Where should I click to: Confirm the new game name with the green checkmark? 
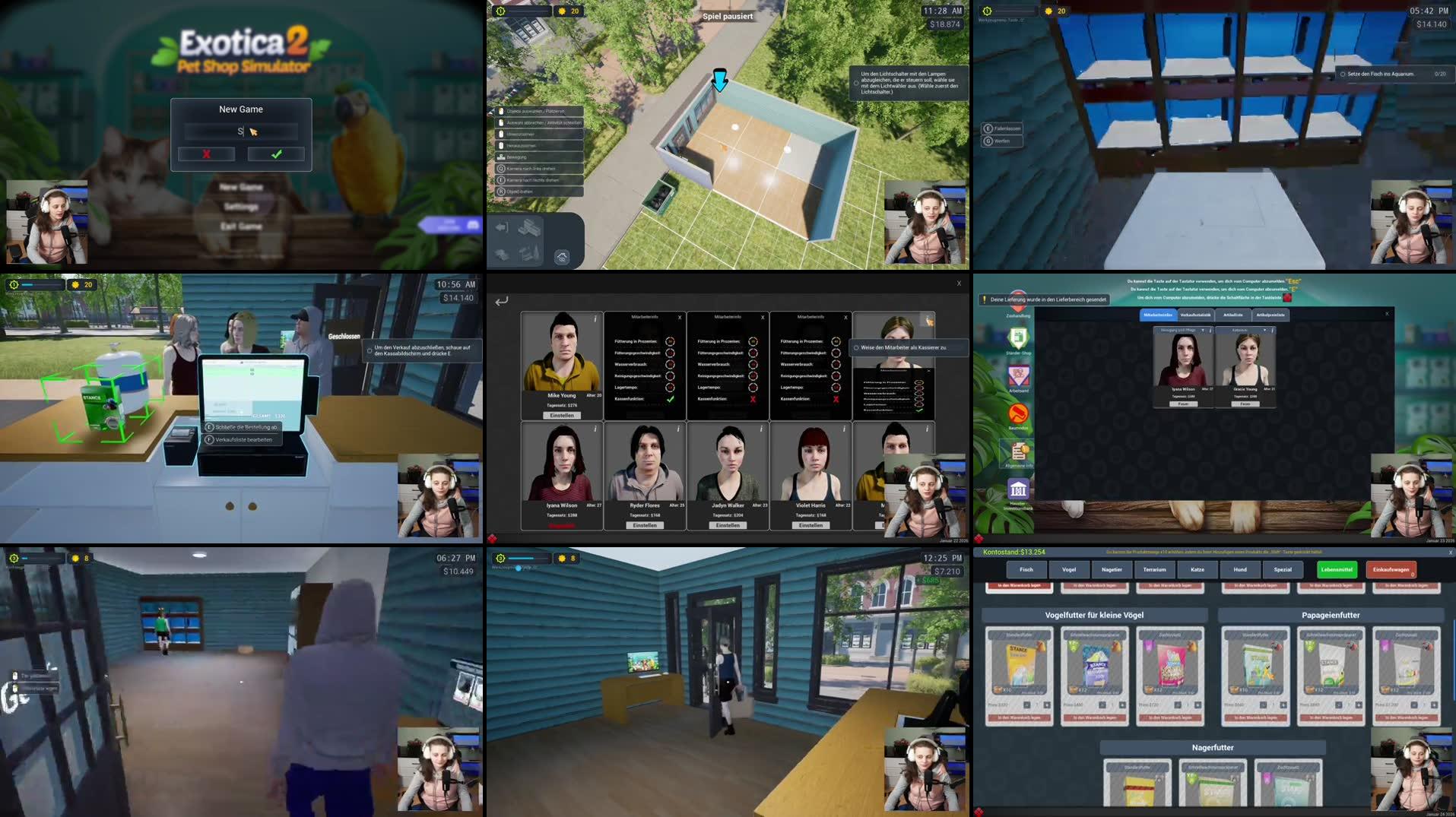[x=275, y=154]
